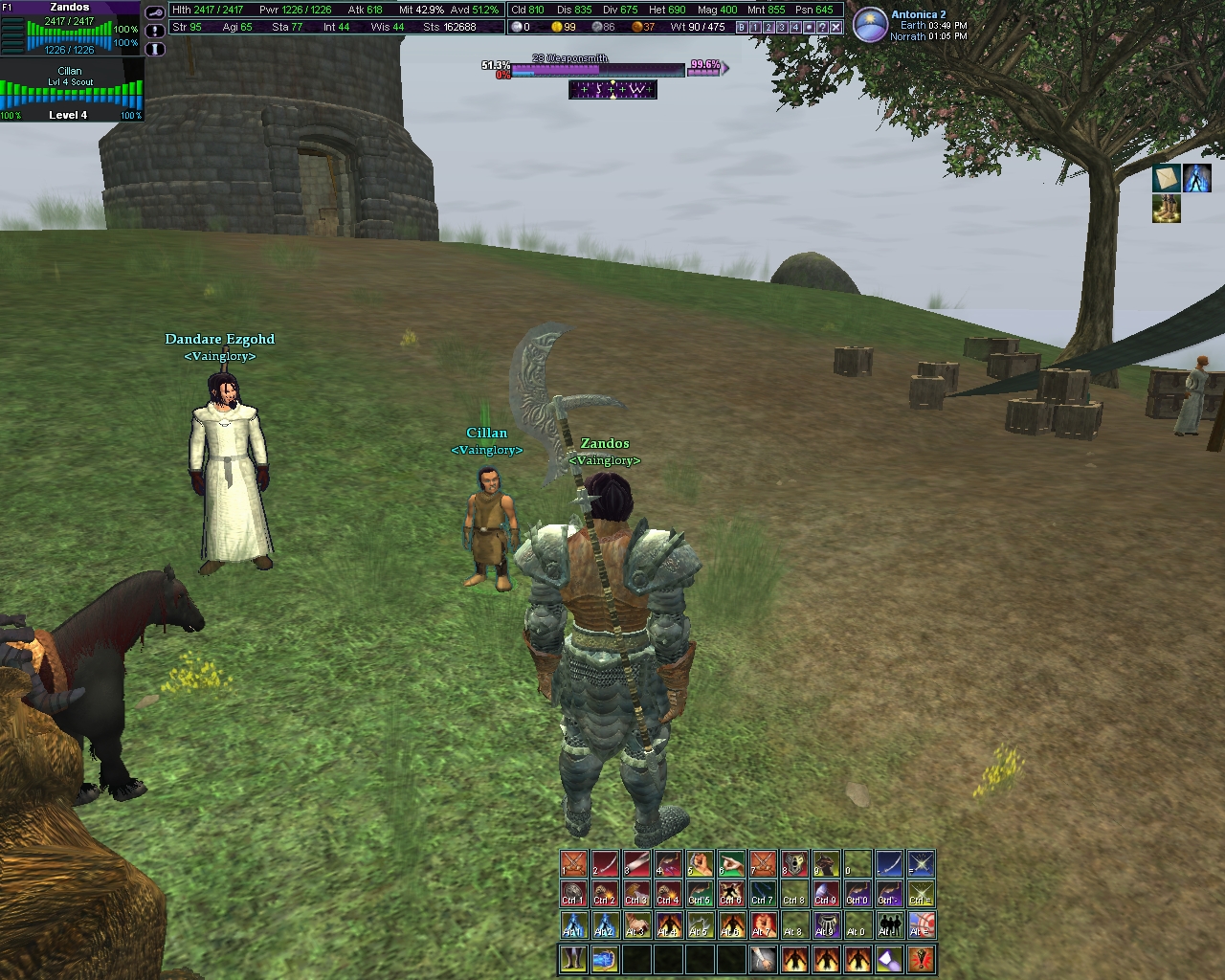Viewport: 1225px width, 980px height.
Task: Click the B bag button in the stats bar
Action: point(742,28)
